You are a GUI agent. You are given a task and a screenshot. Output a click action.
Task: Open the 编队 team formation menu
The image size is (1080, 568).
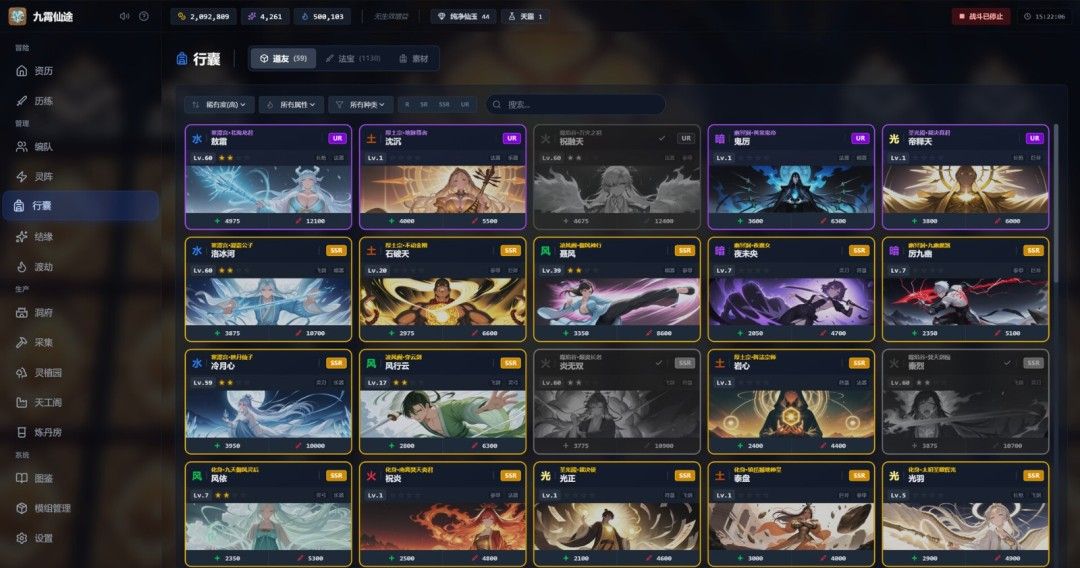[43, 146]
